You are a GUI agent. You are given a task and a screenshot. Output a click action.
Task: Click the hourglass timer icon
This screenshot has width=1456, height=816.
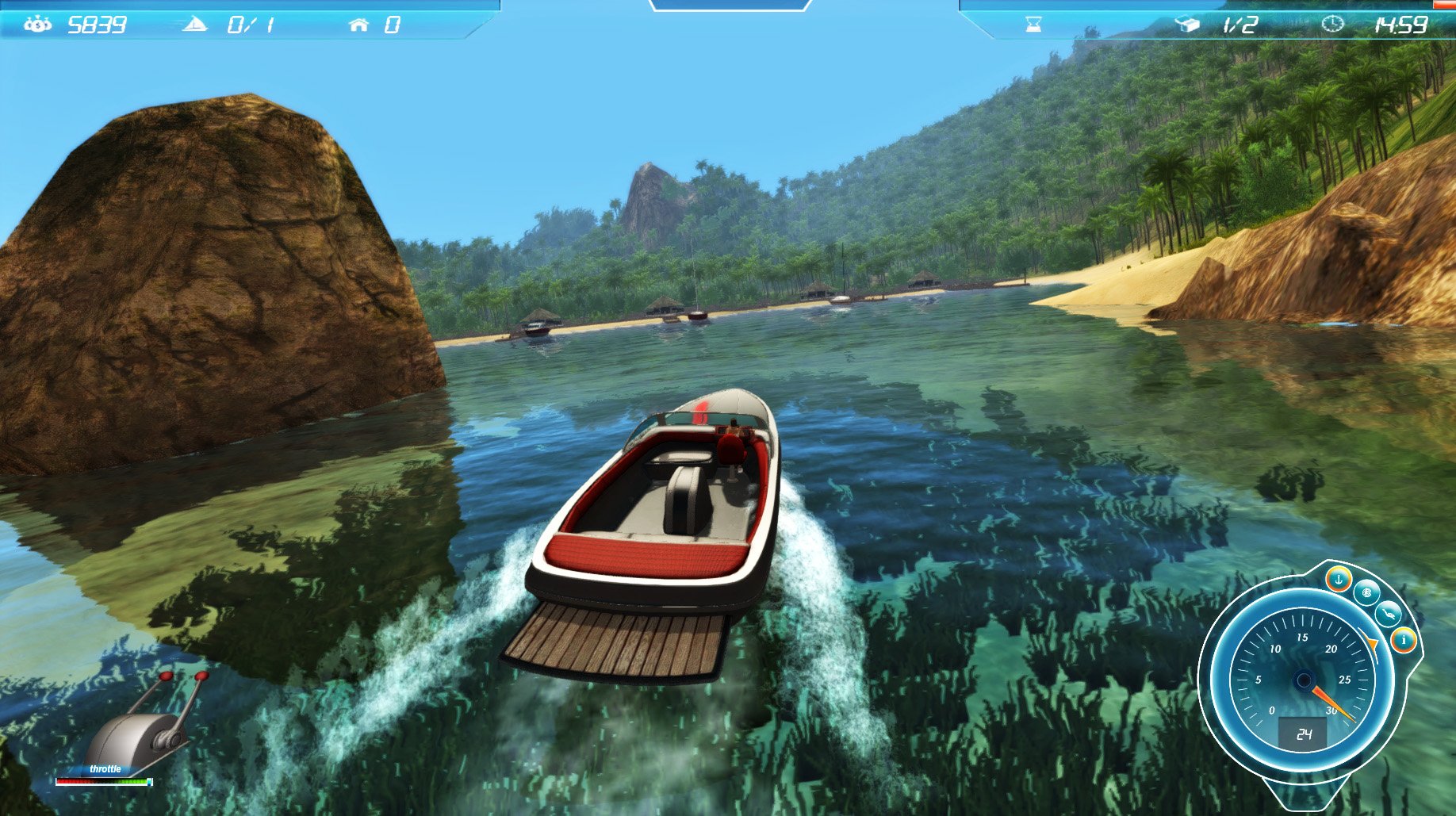coord(1033,24)
